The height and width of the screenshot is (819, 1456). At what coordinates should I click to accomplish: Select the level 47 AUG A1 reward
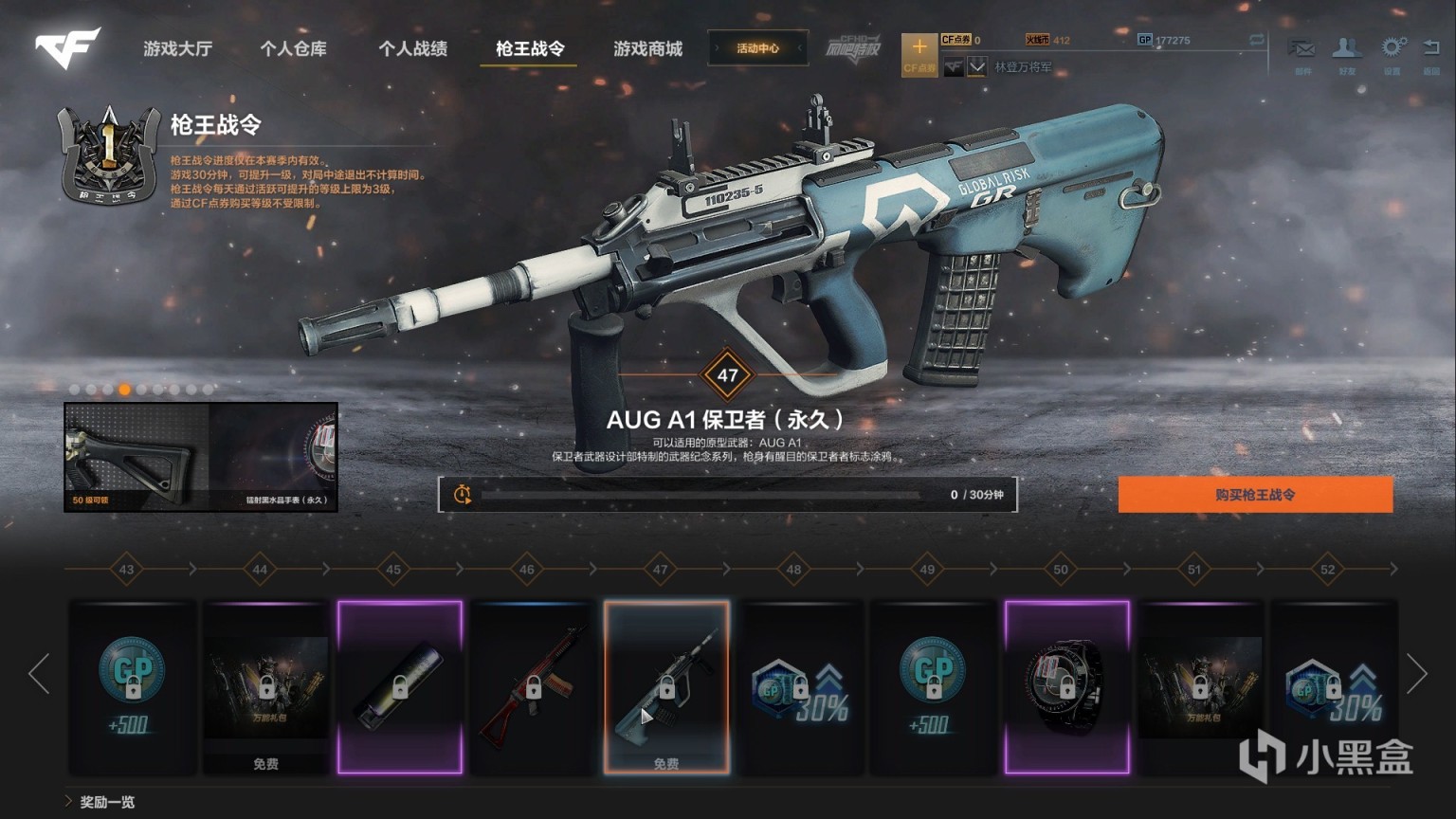tap(666, 687)
